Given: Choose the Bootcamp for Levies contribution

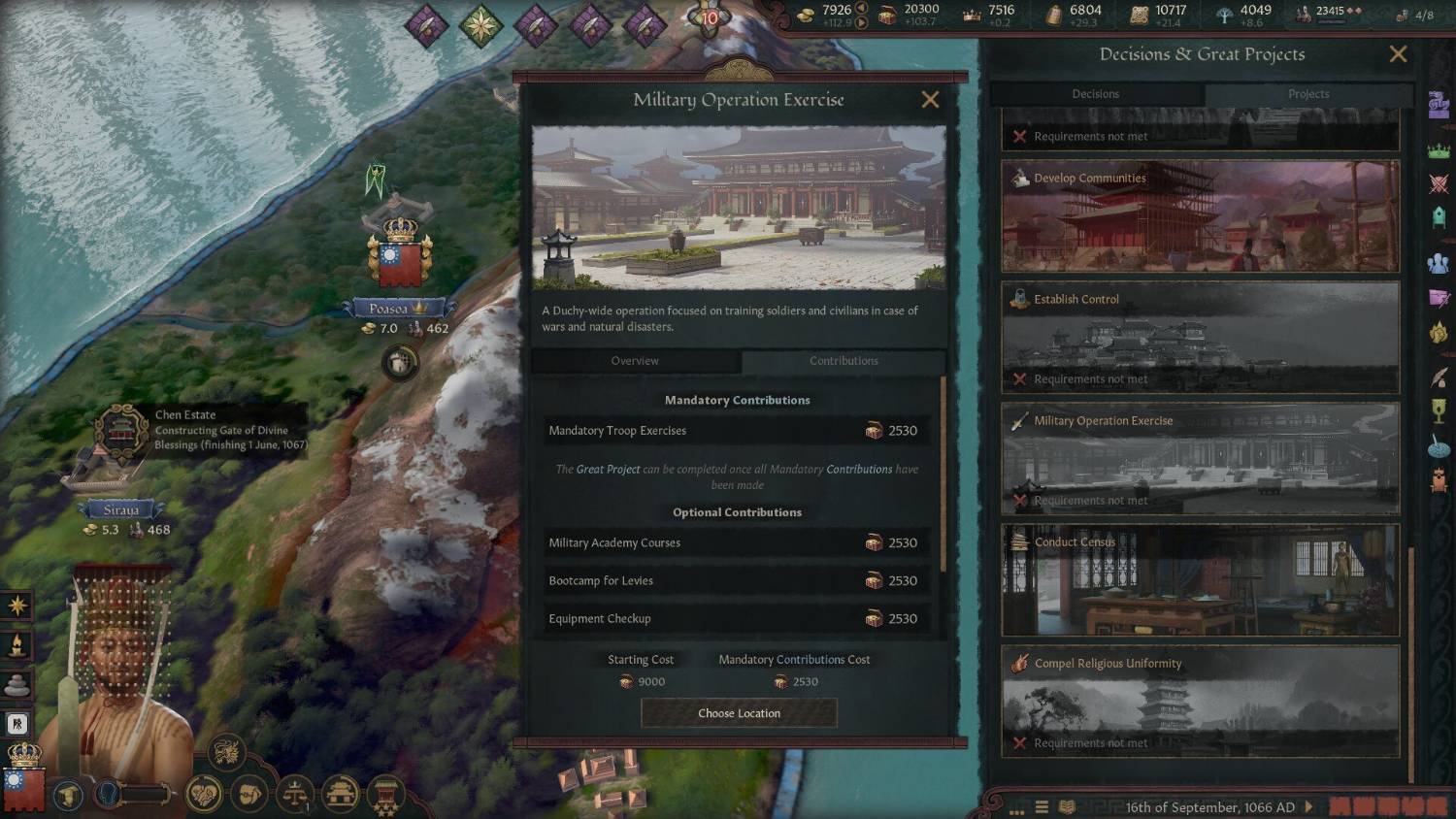Looking at the screenshot, I should [x=737, y=581].
